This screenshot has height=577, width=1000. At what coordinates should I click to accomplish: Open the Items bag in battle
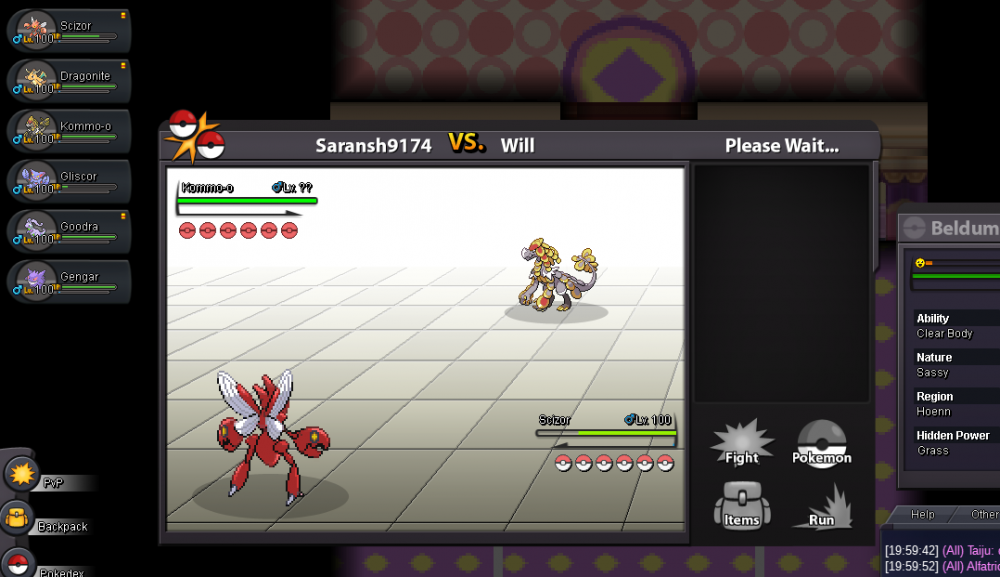tap(741, 506)
